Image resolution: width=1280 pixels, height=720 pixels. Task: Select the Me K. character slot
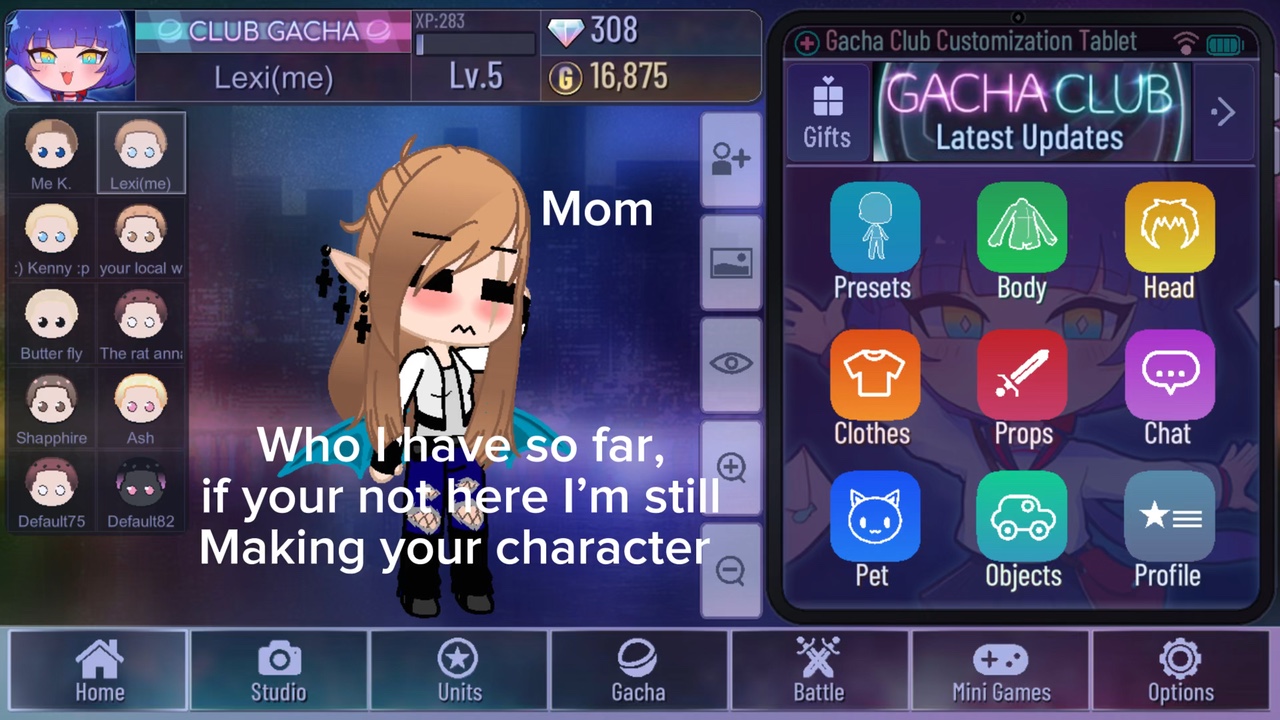[51, 152]
